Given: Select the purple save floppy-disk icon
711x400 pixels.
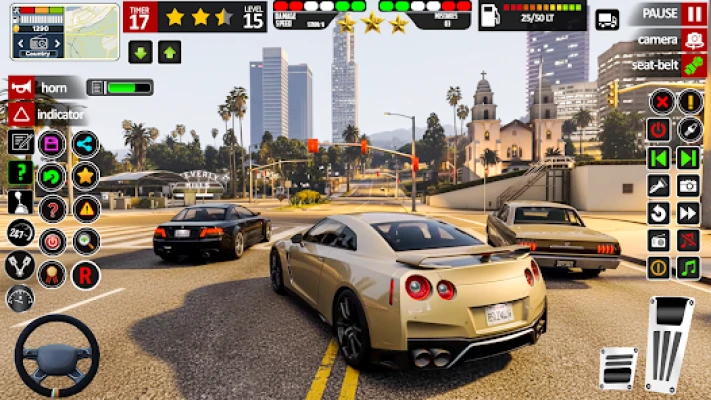Looking at the screenshot, I should coord(52,143).
